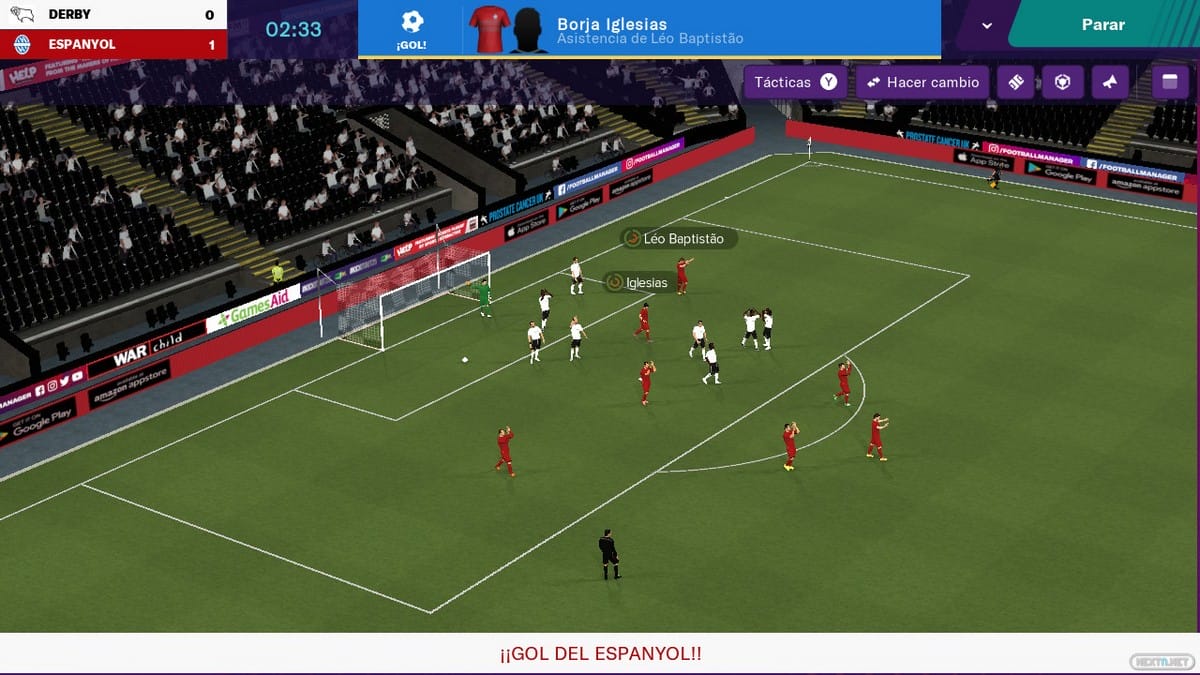Select goal scorer Borja Iglesias in banner
Screen dimensions: 1200x675
point(611,24)
